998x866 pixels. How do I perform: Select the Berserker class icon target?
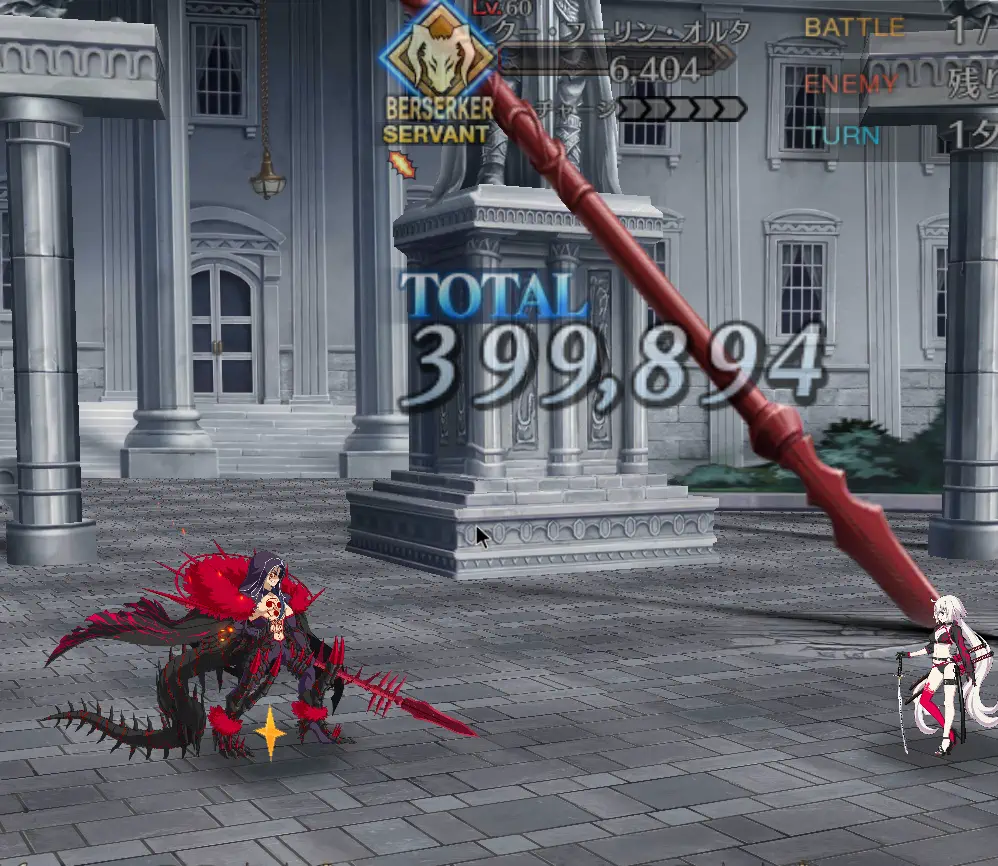[x=437, y=57]
